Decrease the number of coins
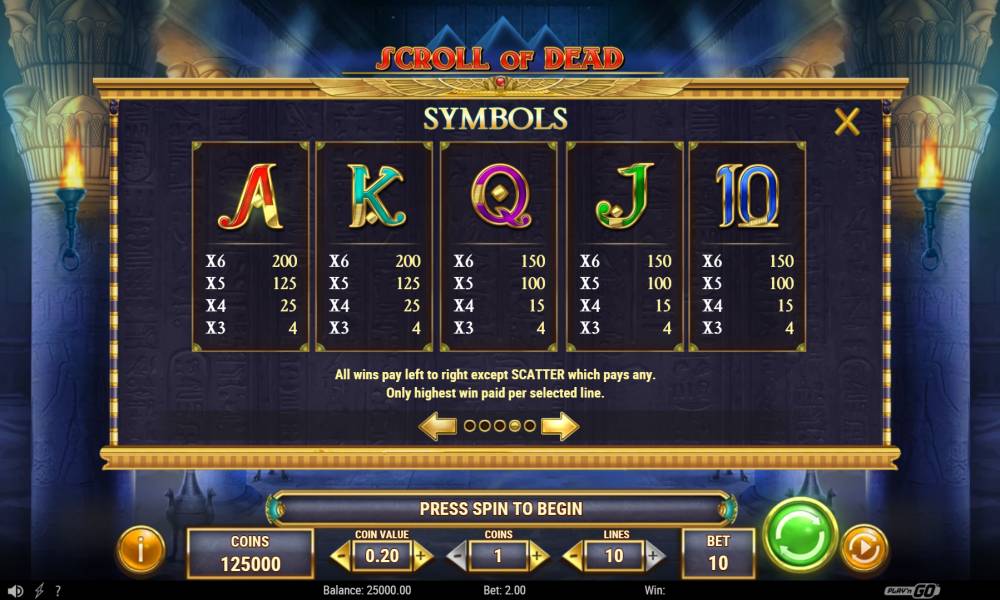 point(458,555)
